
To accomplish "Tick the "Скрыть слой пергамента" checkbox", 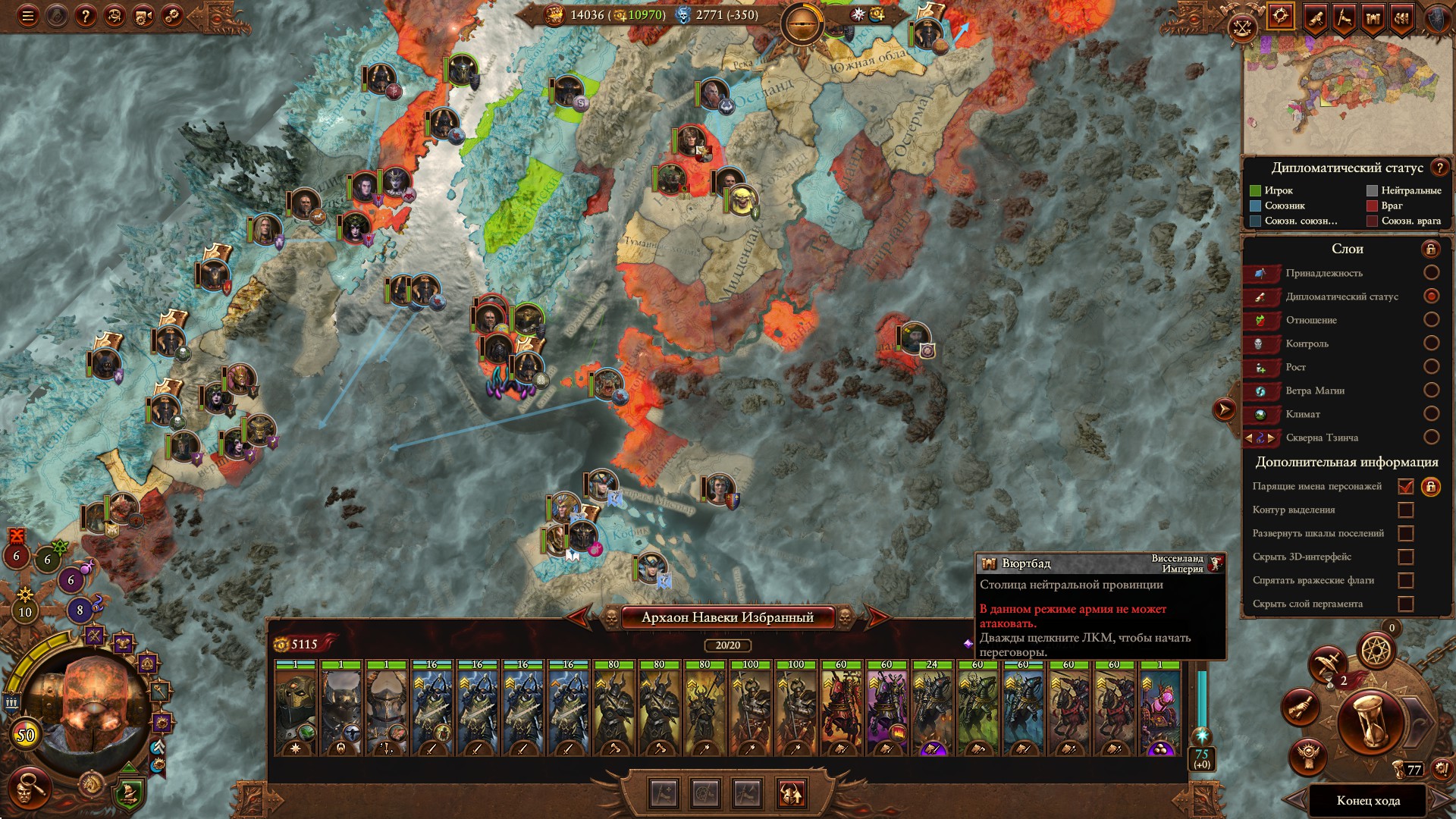I will pos(1405,604).
